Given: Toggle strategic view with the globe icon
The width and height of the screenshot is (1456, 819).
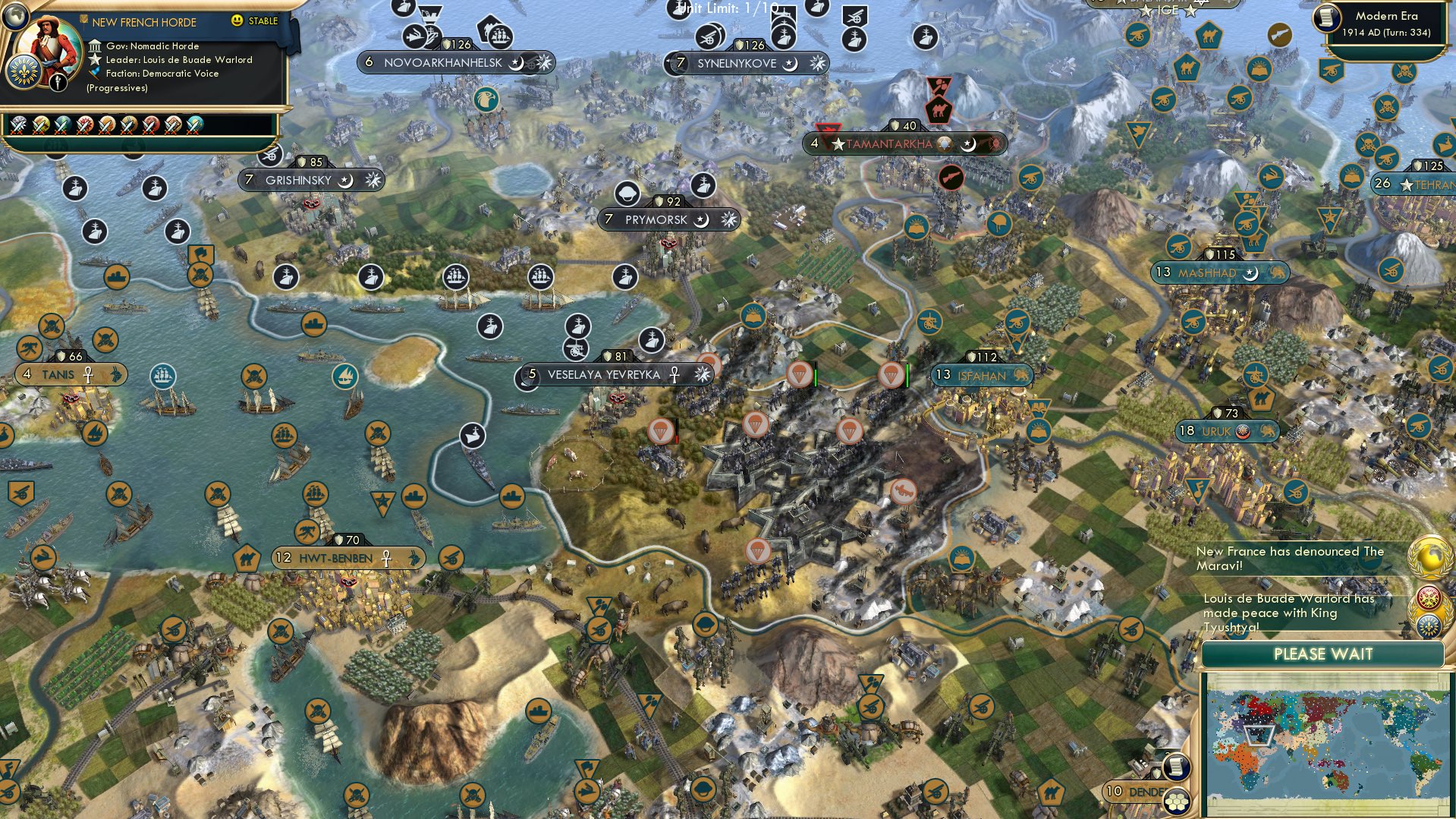Looking at the screenshot, I should [14, 14].
